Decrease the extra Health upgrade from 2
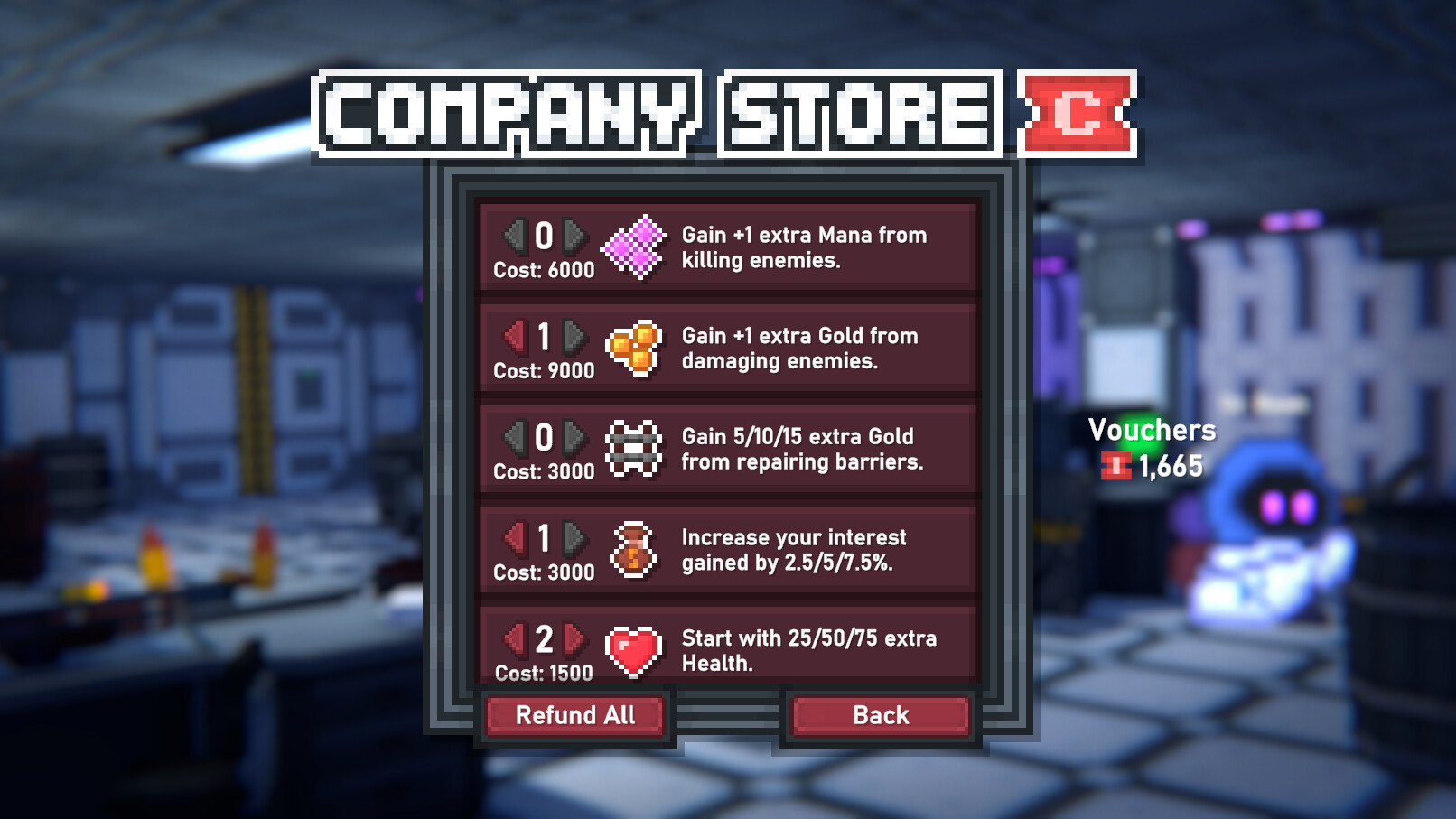The image size is (1456, 819). pos(514,638)
